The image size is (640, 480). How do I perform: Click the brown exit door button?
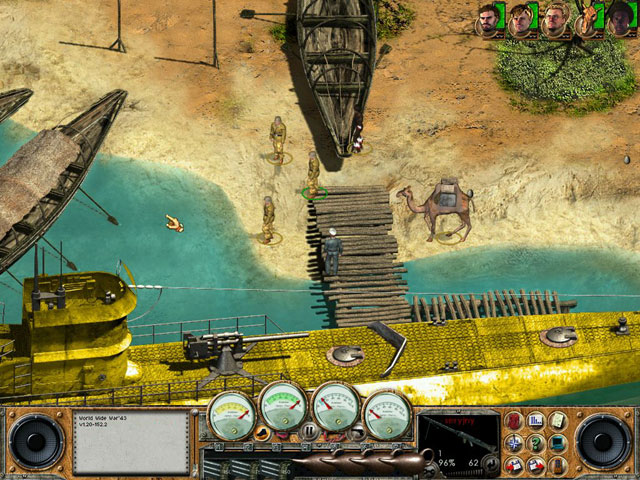557,465
